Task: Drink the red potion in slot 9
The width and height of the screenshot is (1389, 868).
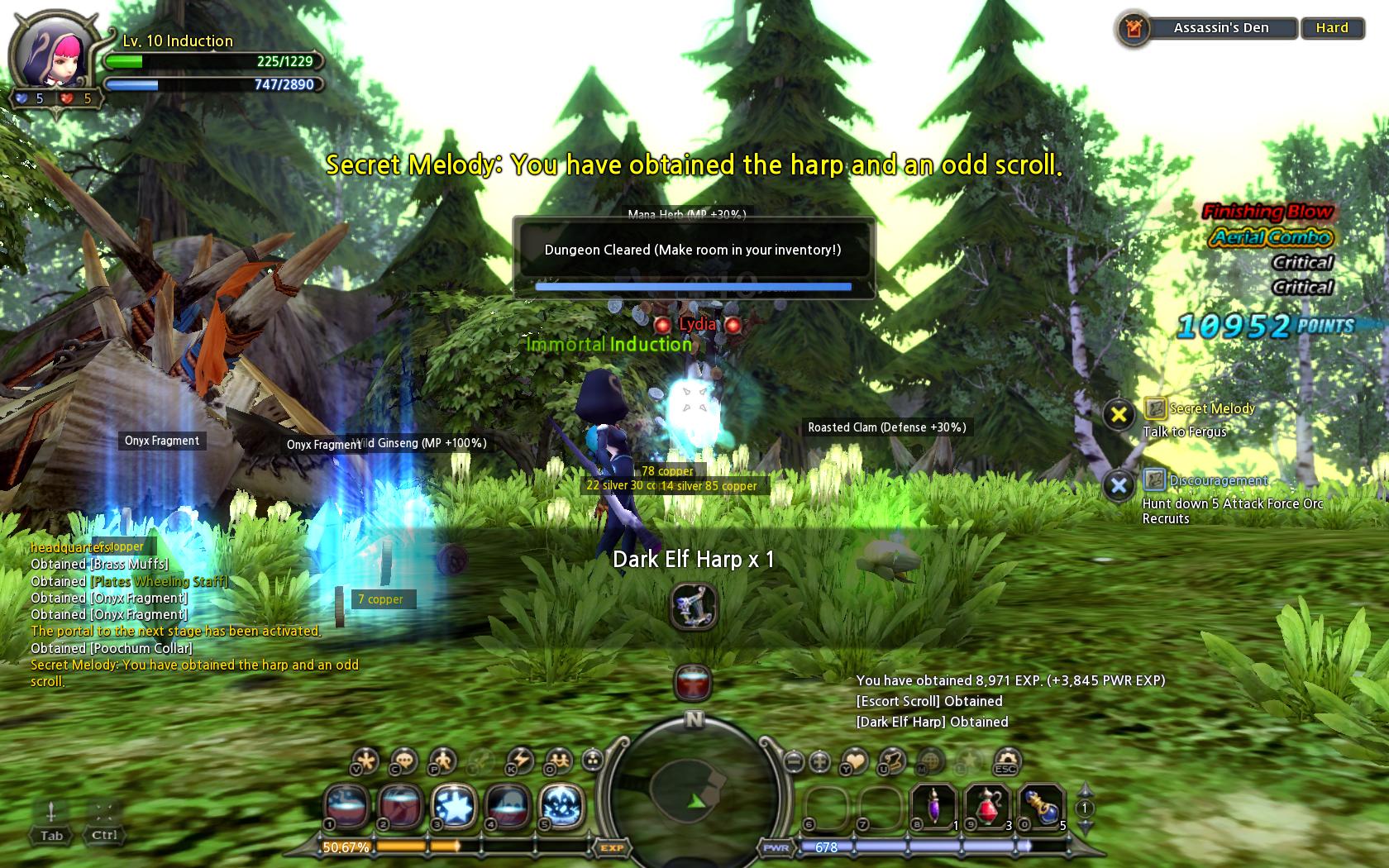Action: 987,804
